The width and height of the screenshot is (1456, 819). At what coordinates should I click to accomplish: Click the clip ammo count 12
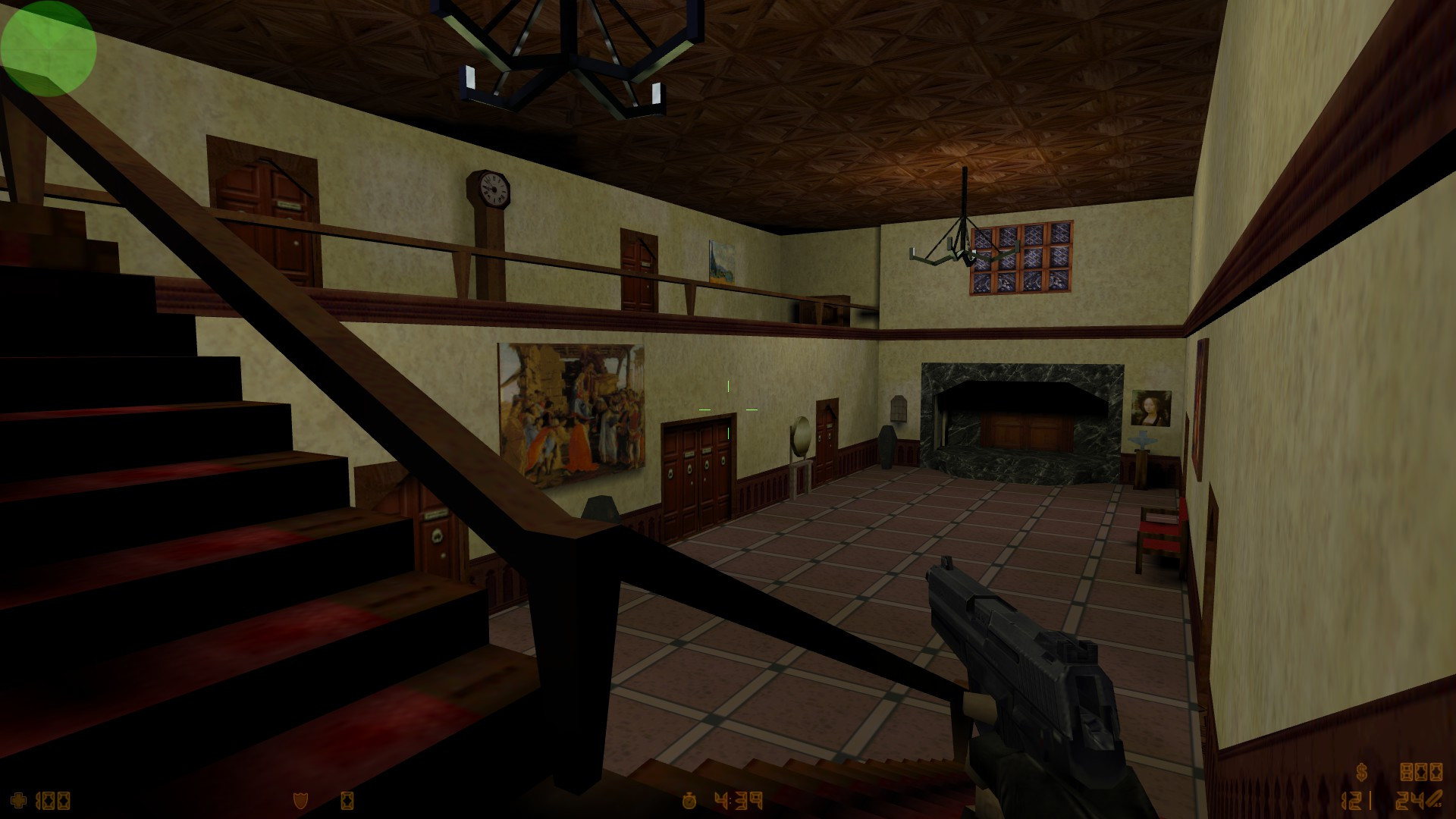[1354, 800]
